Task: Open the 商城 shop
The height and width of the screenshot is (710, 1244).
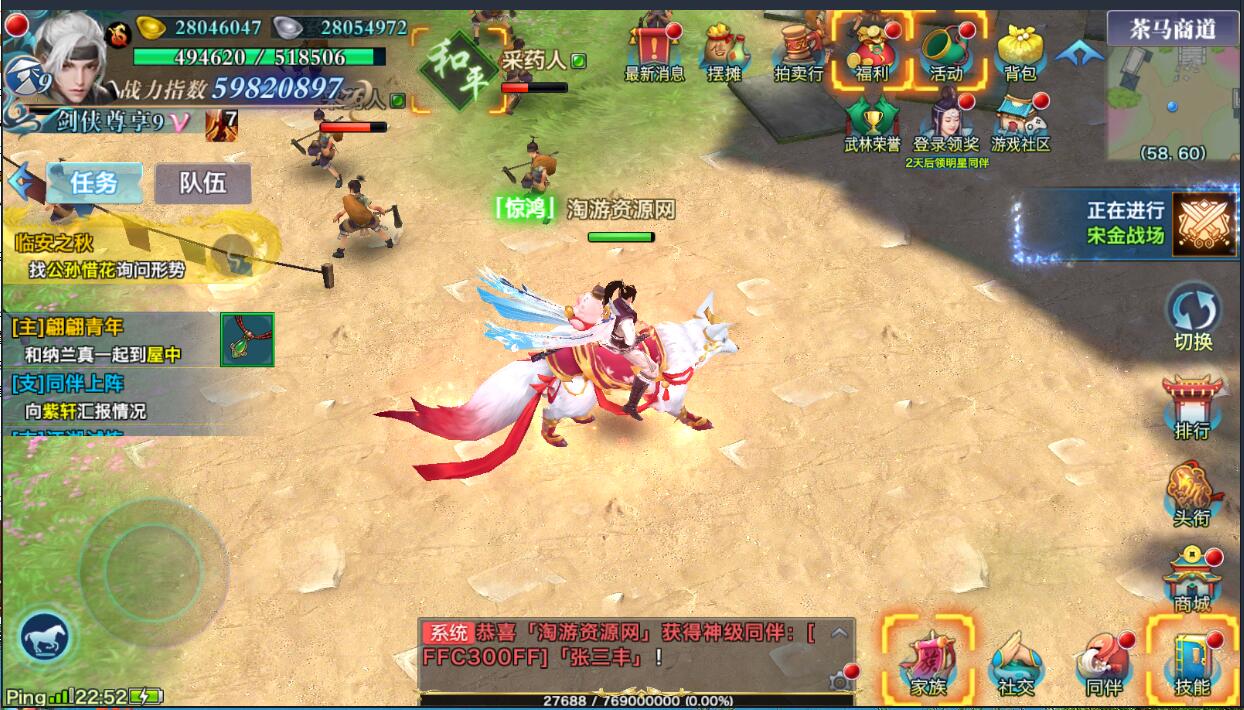Action: tap(1192, 578)
